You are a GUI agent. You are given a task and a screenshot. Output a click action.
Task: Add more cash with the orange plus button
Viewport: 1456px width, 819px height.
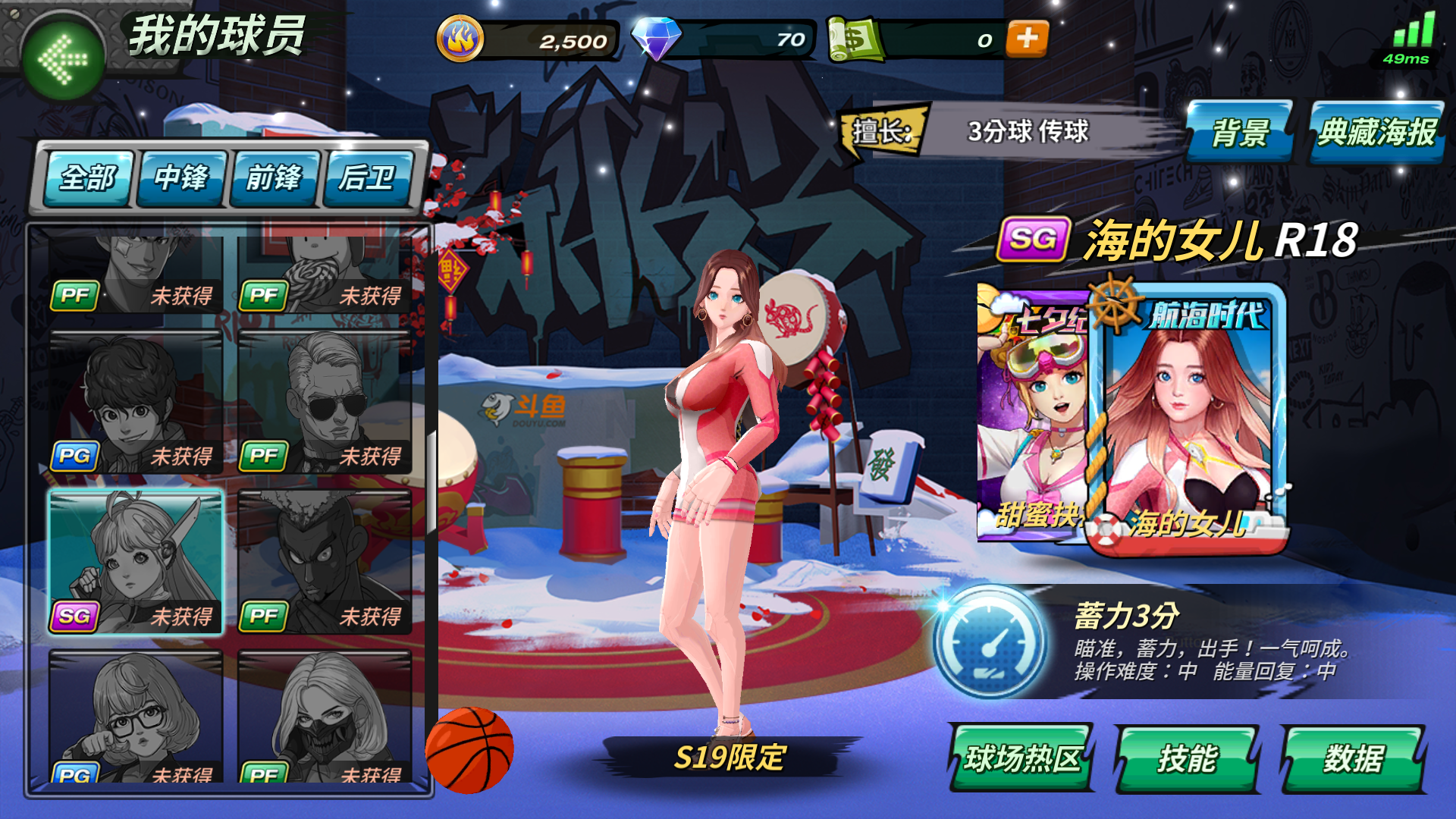(x=1027, y=39)
